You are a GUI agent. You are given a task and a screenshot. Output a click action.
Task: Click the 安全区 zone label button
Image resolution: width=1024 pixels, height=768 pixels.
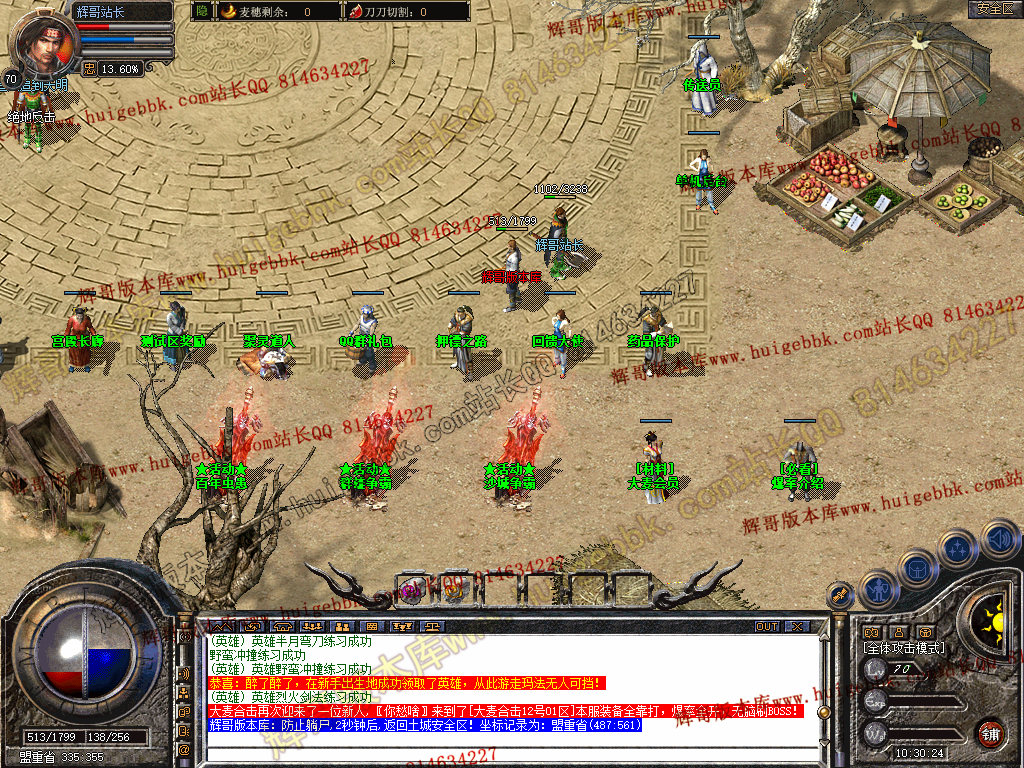[994, 9]
